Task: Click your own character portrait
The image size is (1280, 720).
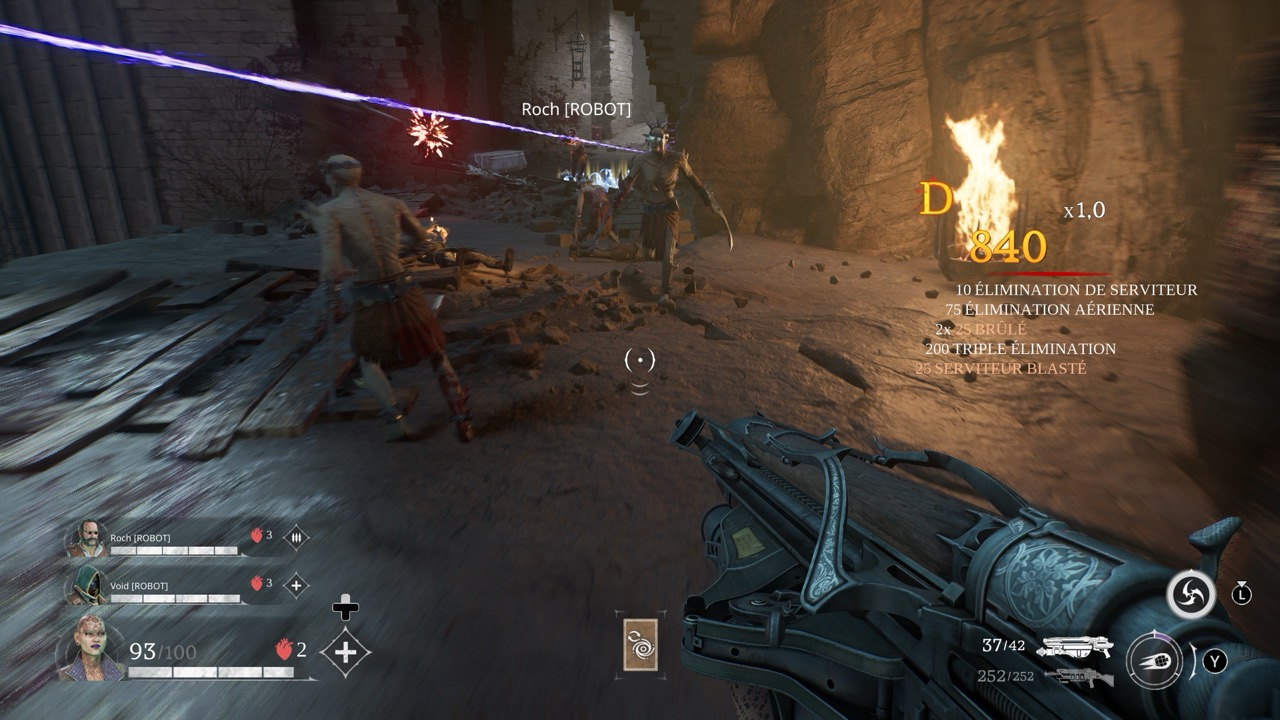Action: pos(91,649)
